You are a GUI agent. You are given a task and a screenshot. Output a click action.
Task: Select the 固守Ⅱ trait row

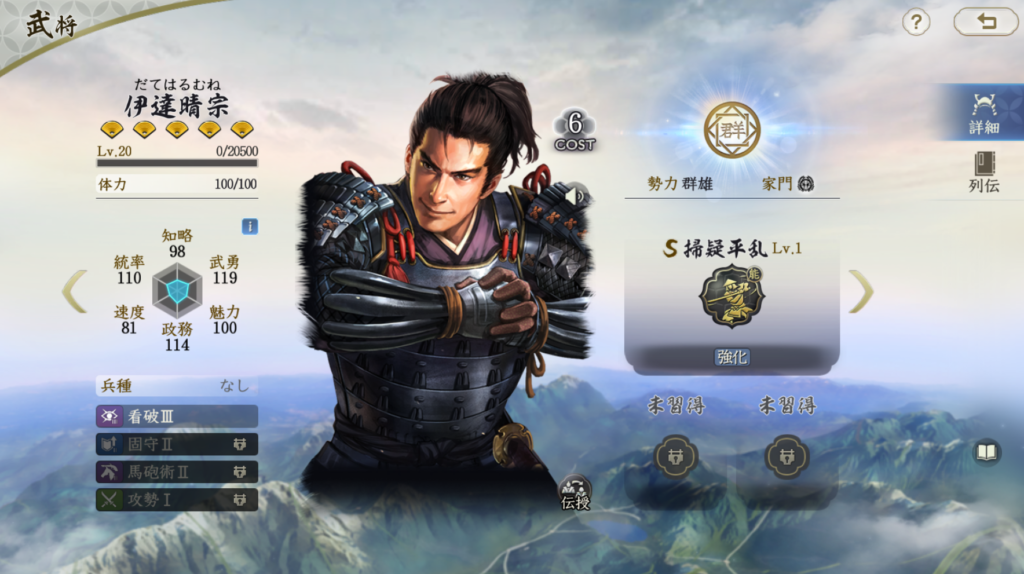[177, 444]
